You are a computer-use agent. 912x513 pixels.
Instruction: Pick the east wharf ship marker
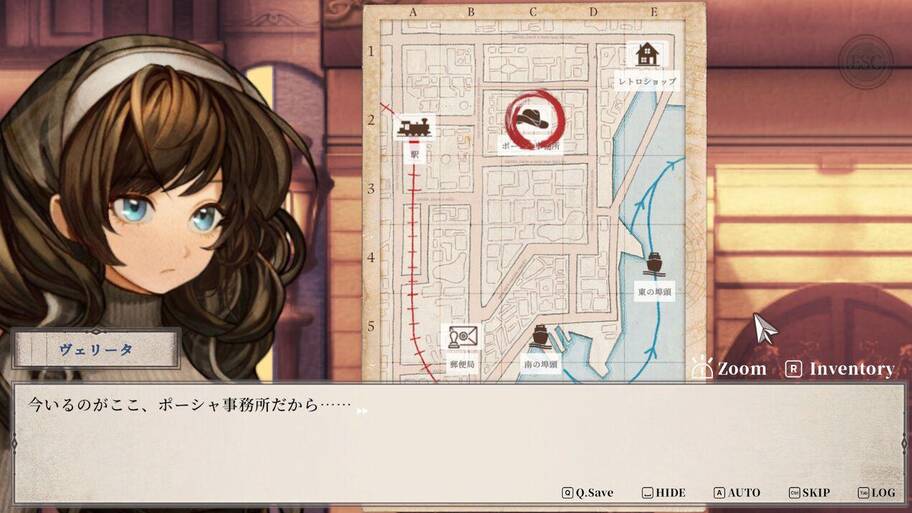[x=655, y=265]
